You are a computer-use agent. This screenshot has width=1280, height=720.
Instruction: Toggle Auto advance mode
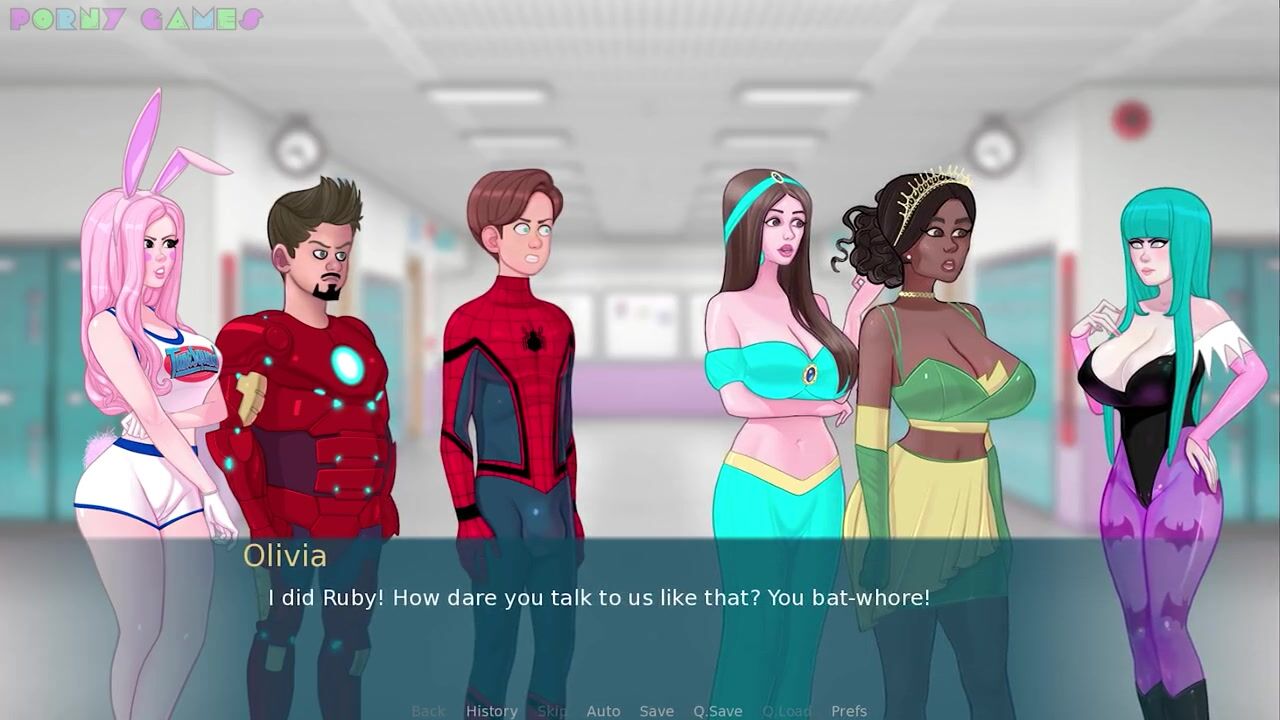[x=603, y=711]
